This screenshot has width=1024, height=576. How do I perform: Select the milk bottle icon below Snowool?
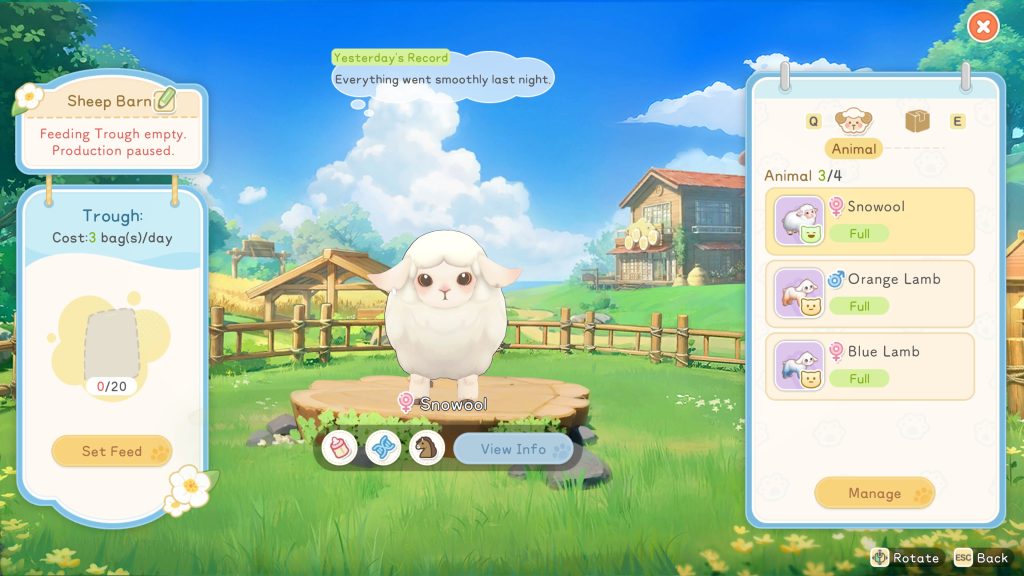coord(342,448)
